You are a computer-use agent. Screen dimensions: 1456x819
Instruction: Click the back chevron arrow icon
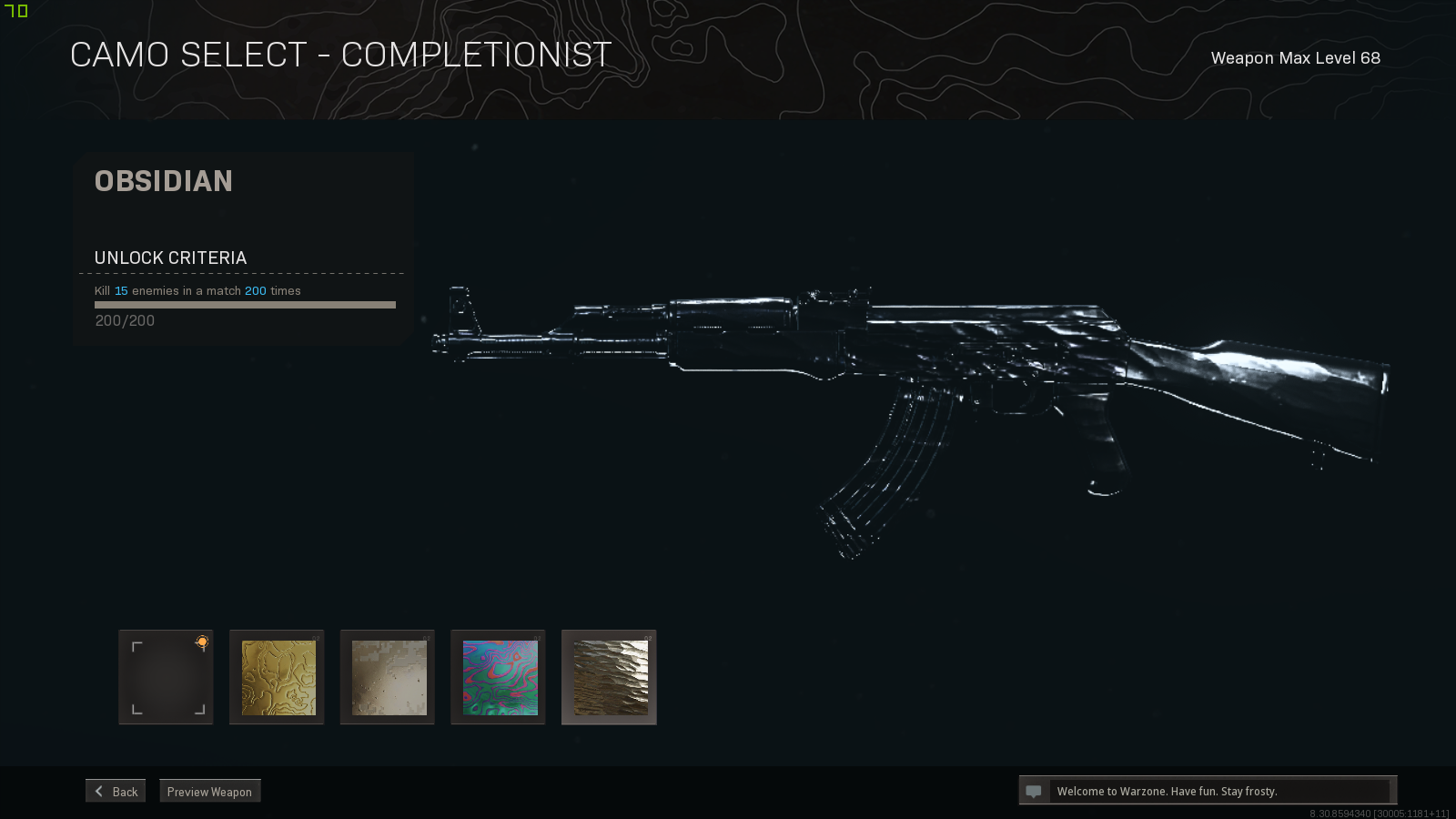point(98,790)
